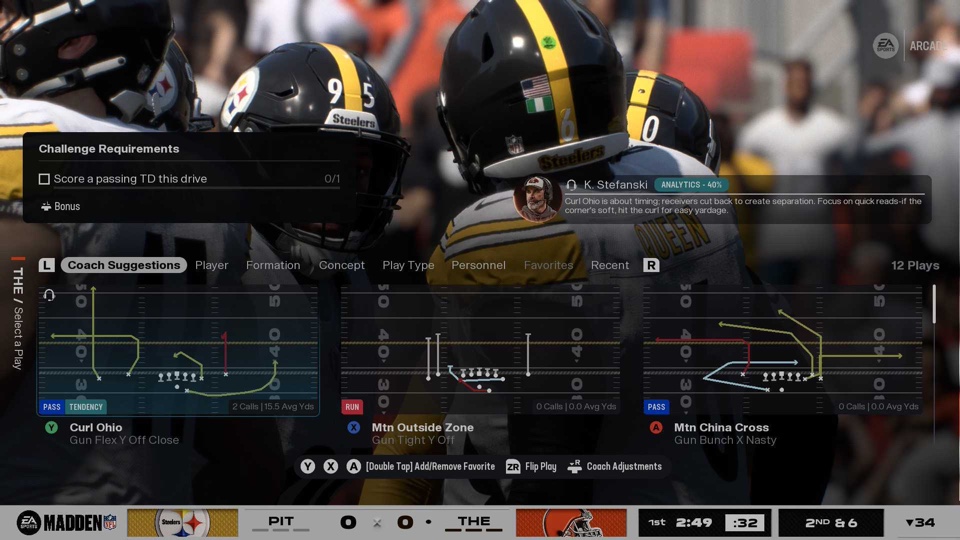Image resolution: width=960 pixels, height=540 pixels.
Task: Switch to the Personnel tab
Action: [x=478, y=265]
